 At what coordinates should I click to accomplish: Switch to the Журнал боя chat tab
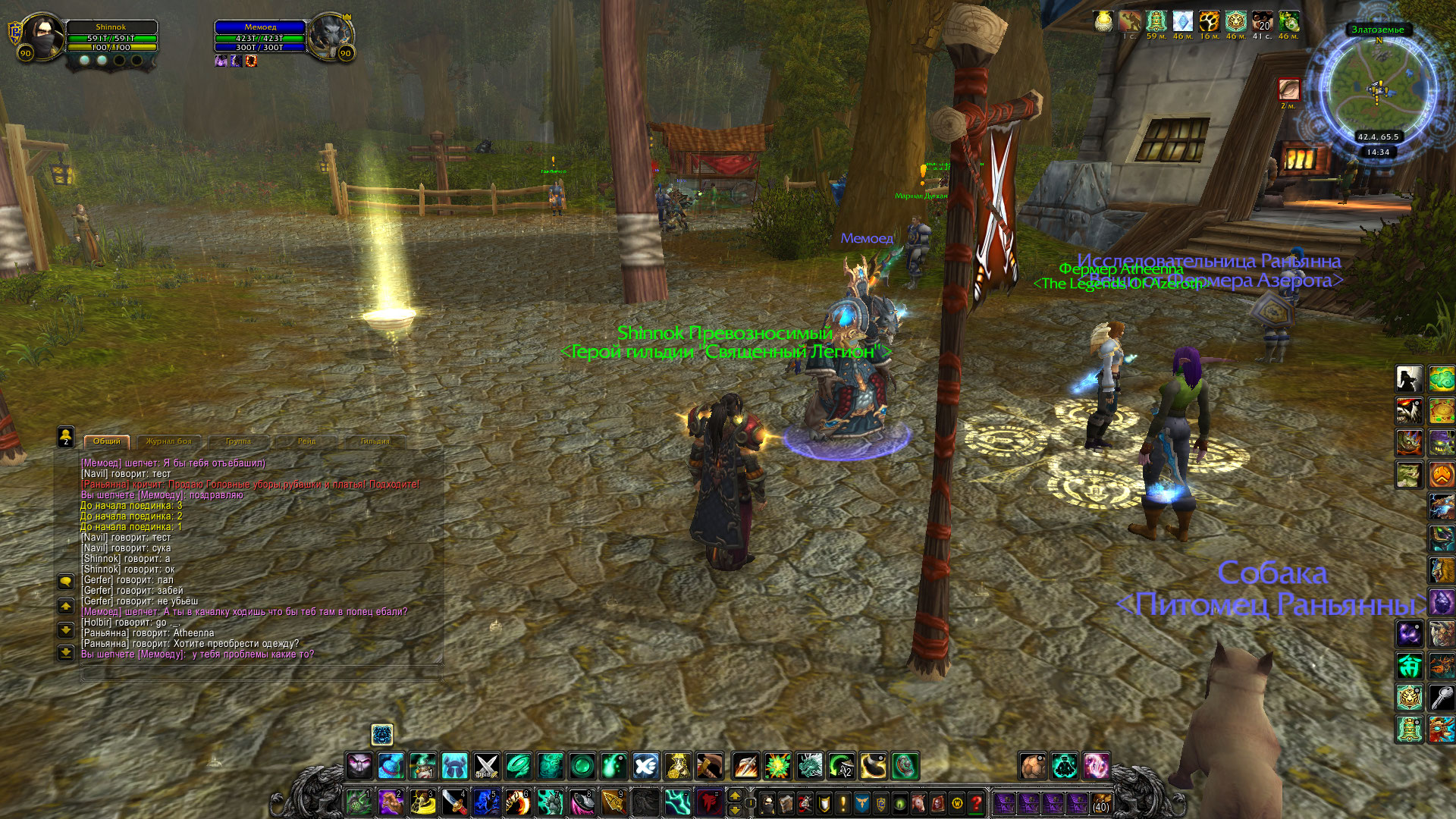click(x=168, y=441)
